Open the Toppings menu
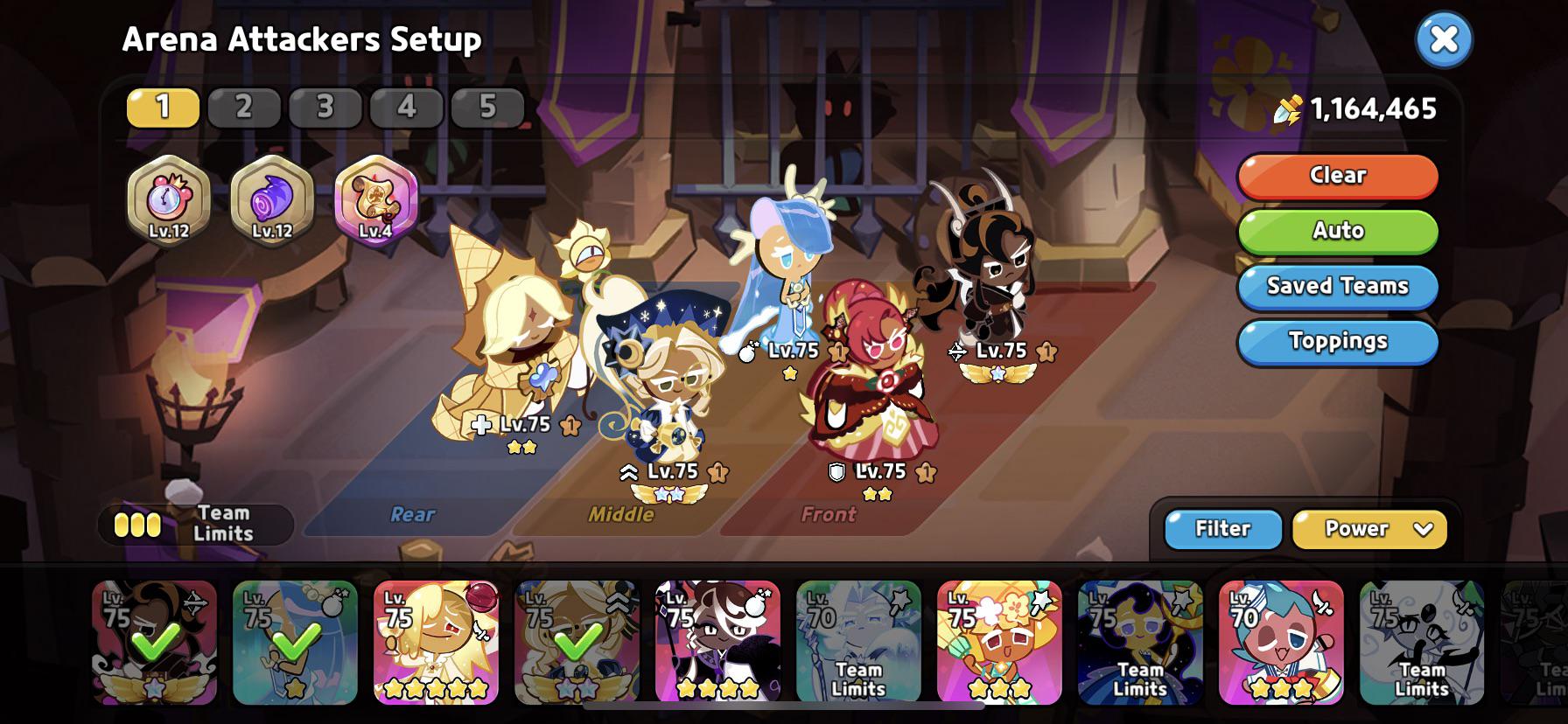This screenshot has height=724, width=1568. [1337, 341]
